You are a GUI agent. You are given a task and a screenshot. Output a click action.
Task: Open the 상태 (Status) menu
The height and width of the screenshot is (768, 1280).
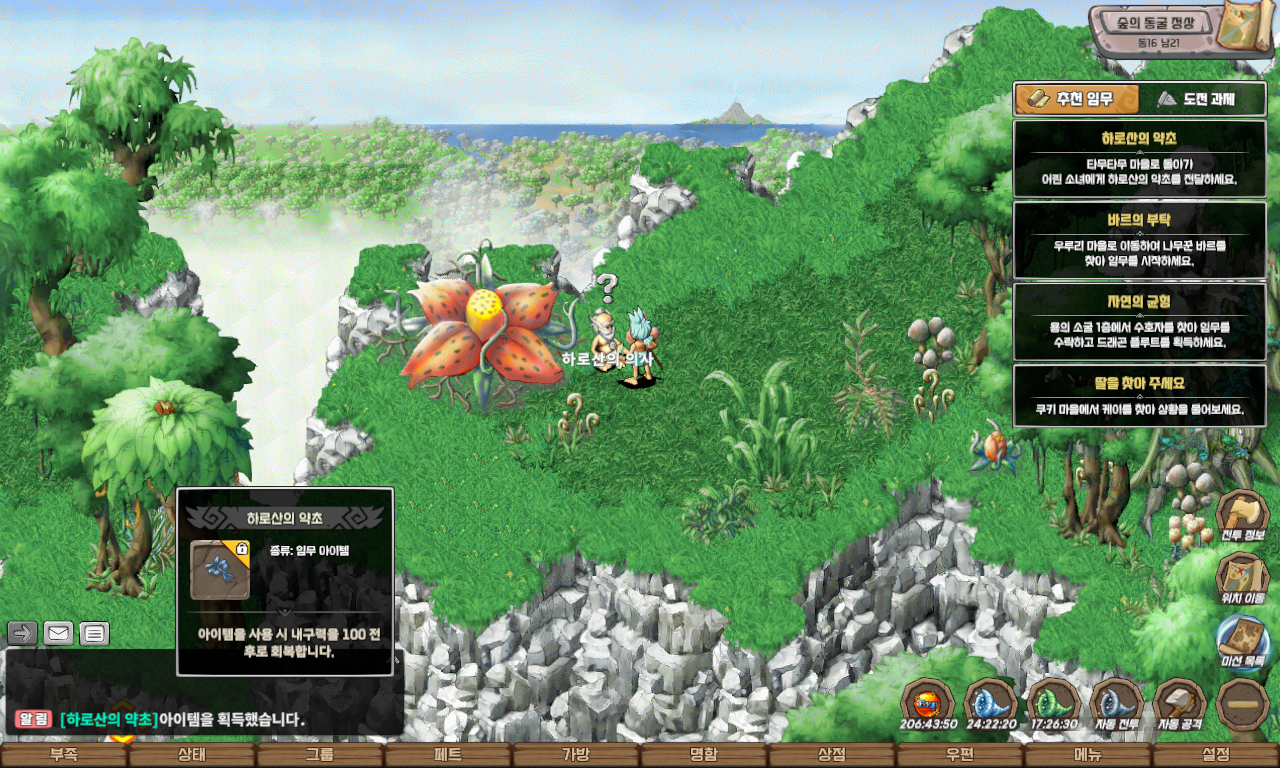pyautogui.click(x=192, y=756)
